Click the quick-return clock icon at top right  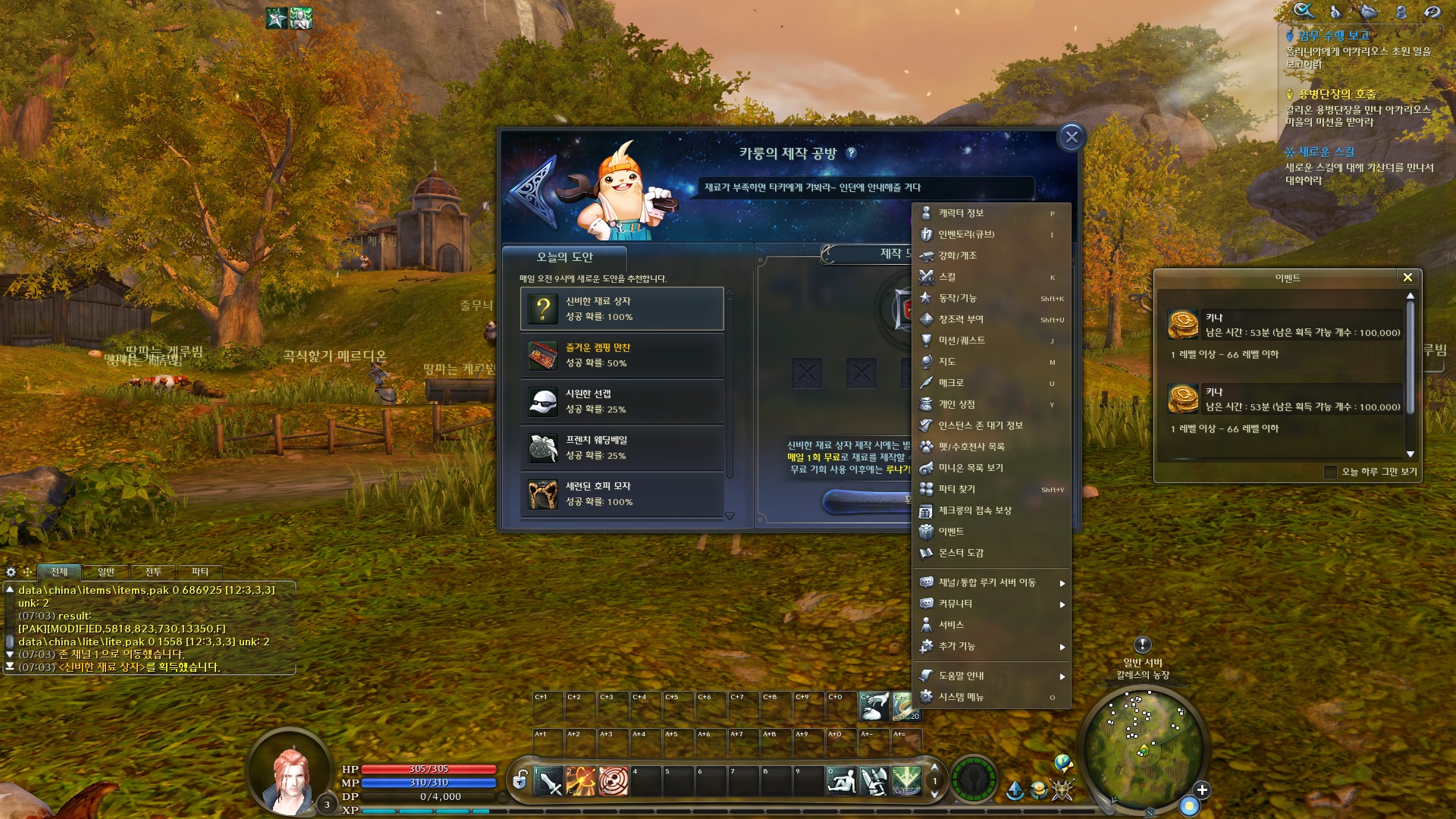(1433, 11)
